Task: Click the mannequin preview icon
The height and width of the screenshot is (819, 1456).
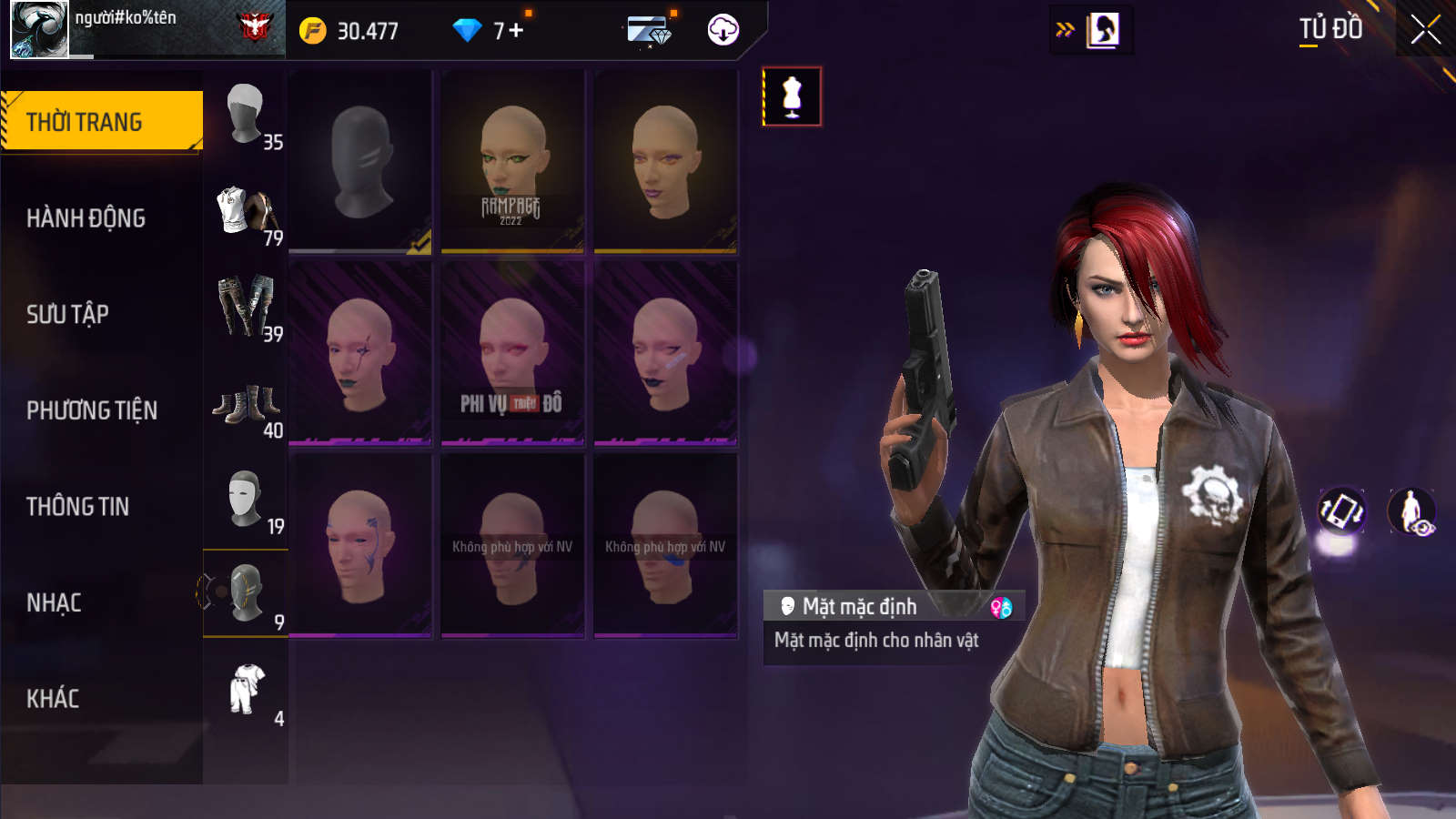Action: tap(792, 96)
